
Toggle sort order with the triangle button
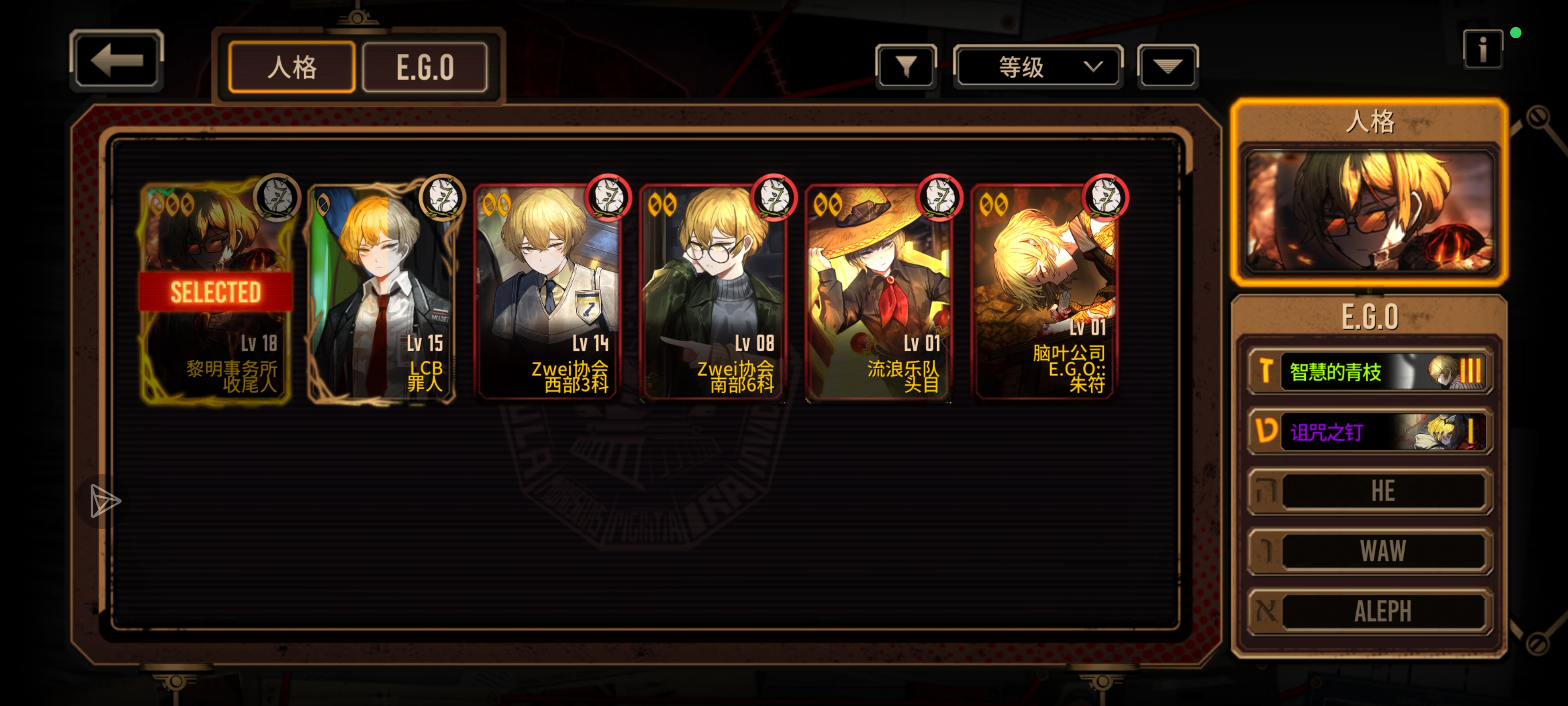pos(1167,66)
